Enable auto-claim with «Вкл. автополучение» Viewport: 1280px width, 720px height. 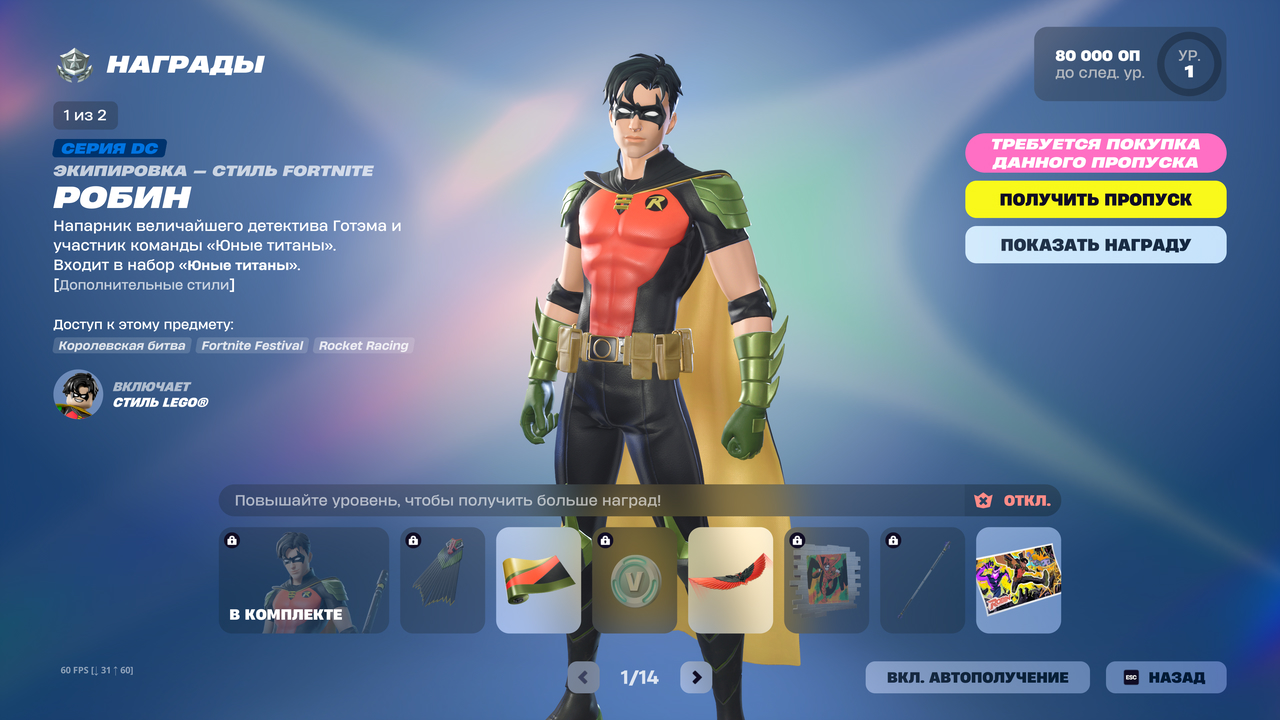coord(977,677)
